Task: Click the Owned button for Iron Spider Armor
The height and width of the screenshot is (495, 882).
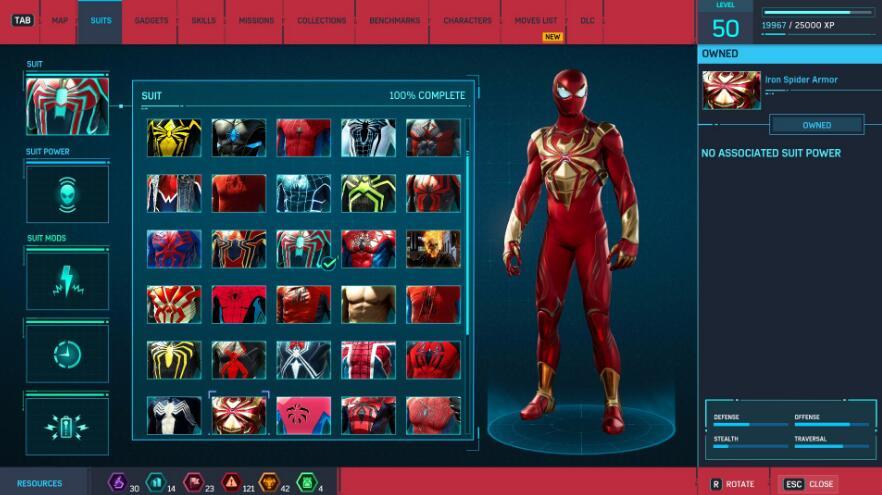Action: 816,125
